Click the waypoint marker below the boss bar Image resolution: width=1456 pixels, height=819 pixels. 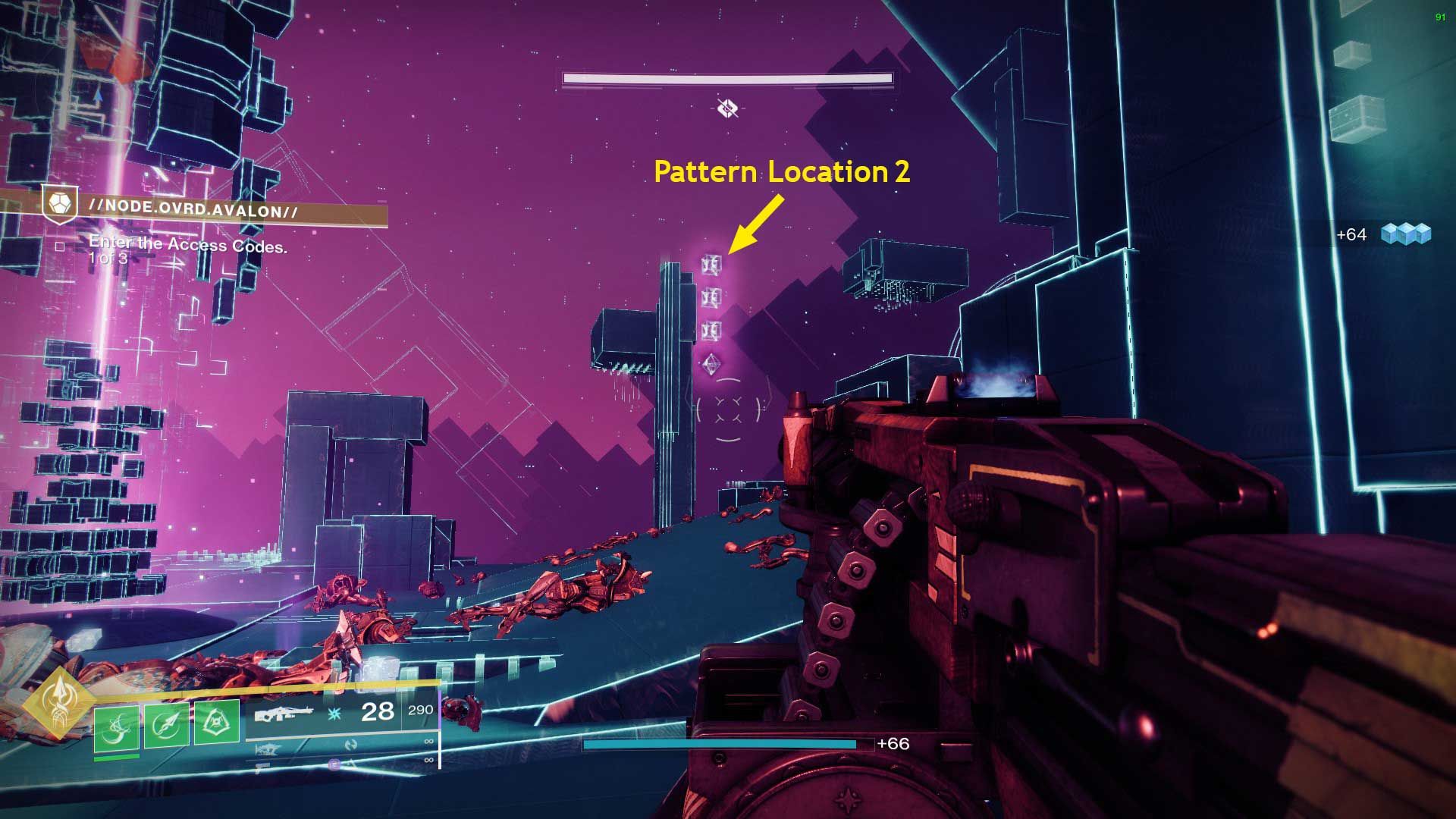pyautogui.click(x=726, y=108)
